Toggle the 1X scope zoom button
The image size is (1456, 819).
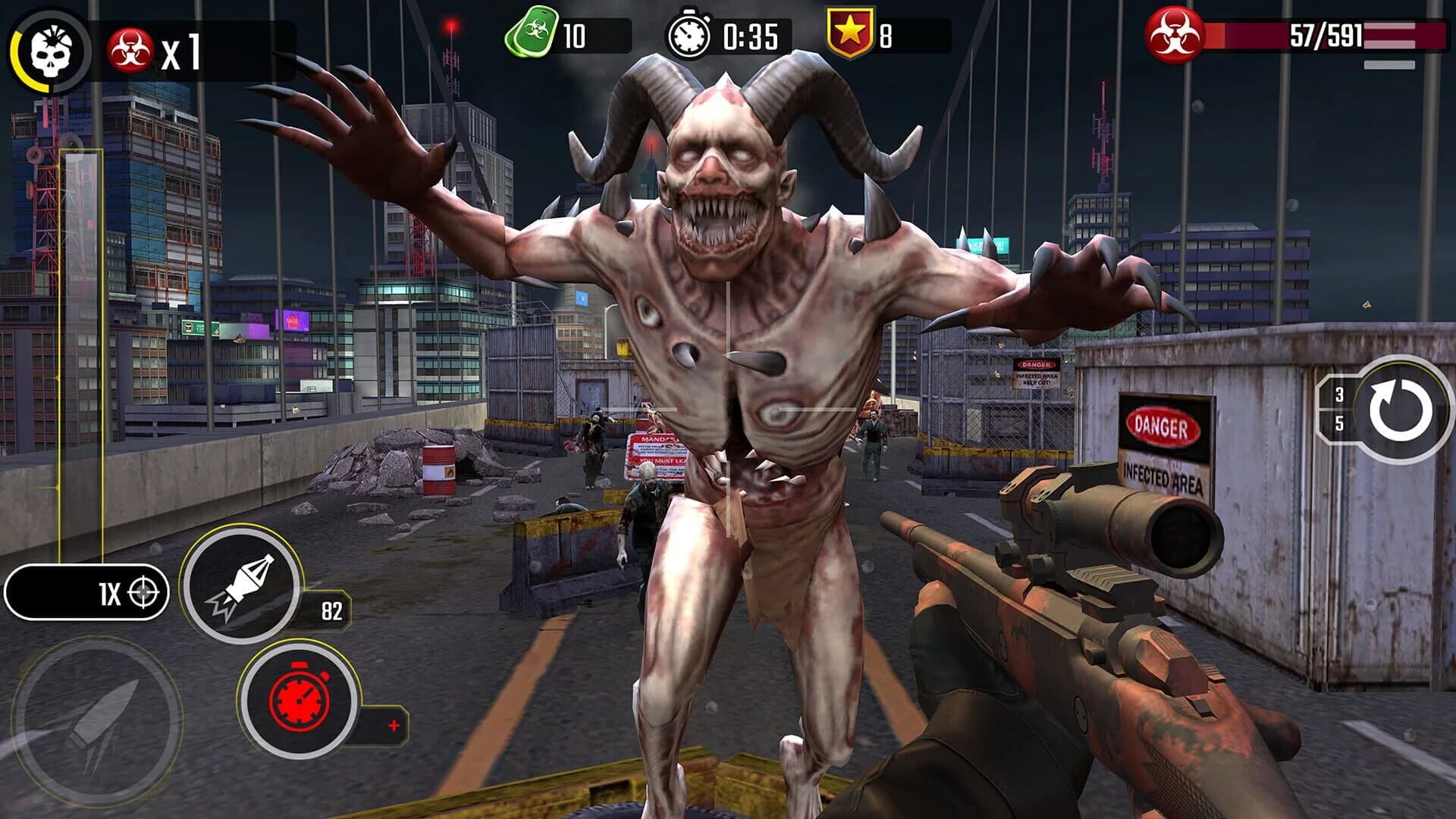(86, 592)
